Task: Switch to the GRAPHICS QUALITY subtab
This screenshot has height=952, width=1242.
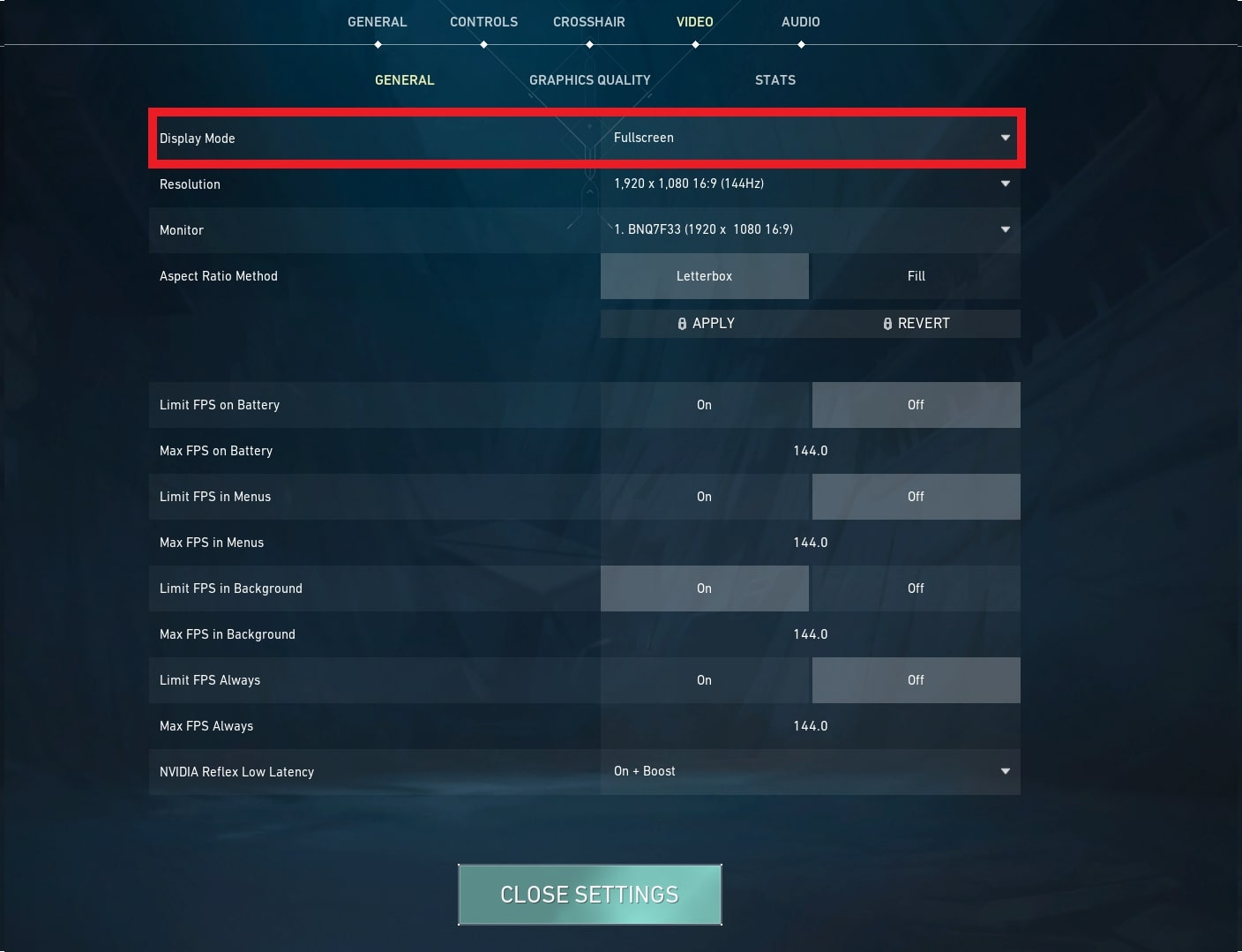Action: pyautogui.click(x=589, y=79)
